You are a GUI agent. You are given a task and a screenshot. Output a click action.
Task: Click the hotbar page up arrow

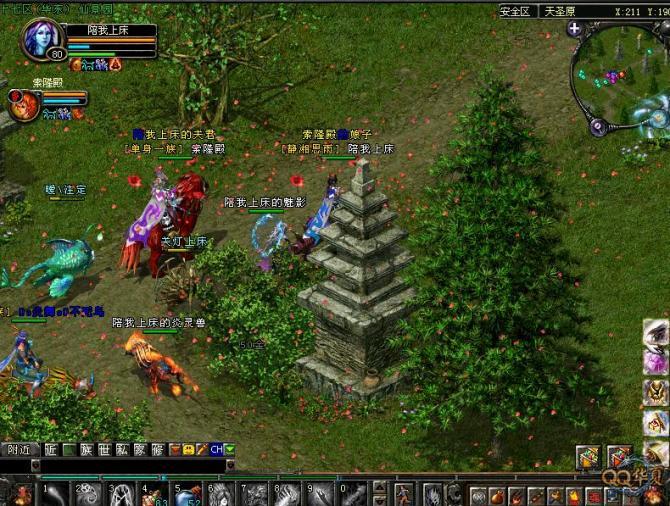tap(379, 488)
